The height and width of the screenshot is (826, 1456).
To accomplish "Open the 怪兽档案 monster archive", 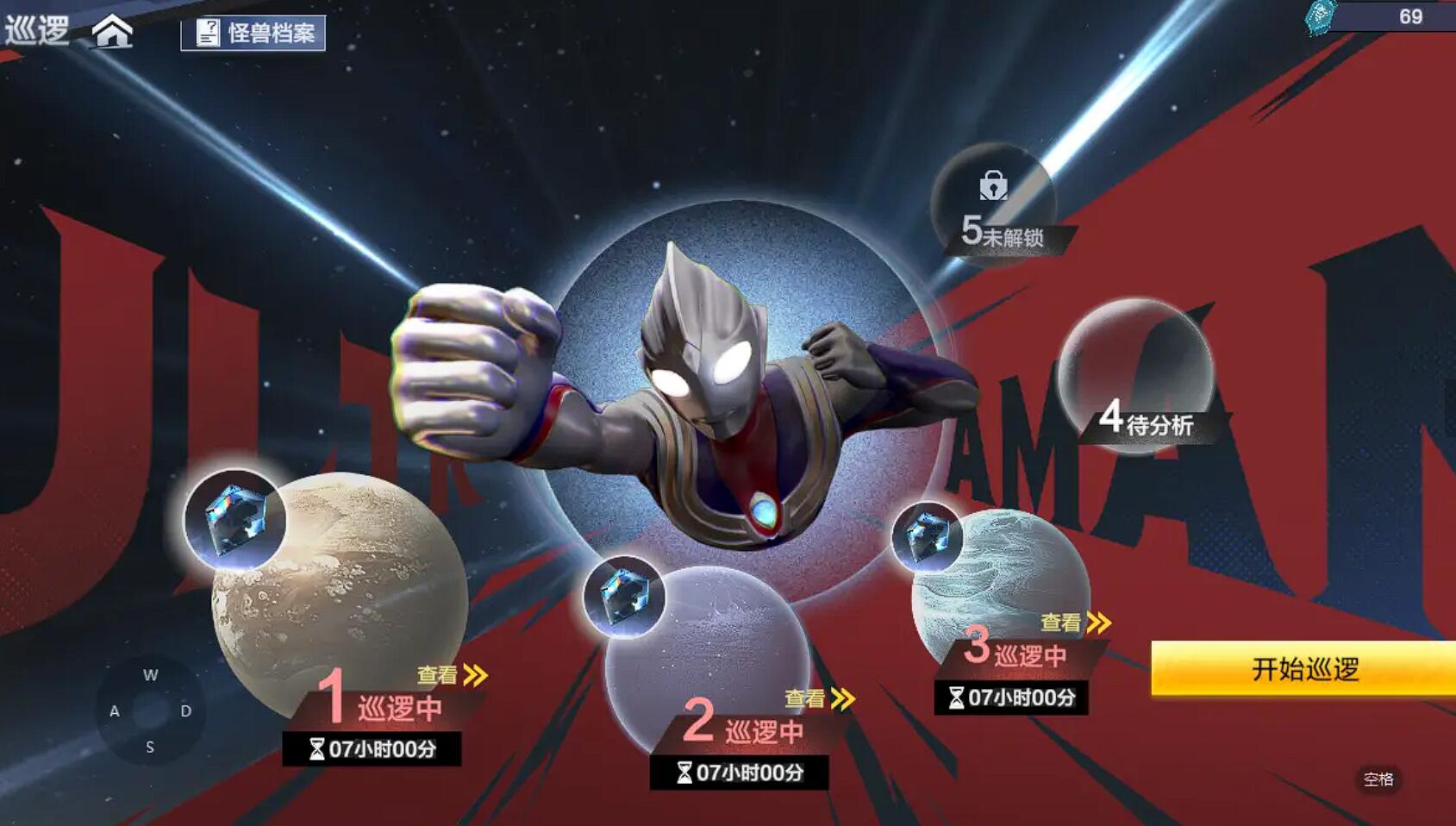I will pyautogui.click(x=253, y=33).
